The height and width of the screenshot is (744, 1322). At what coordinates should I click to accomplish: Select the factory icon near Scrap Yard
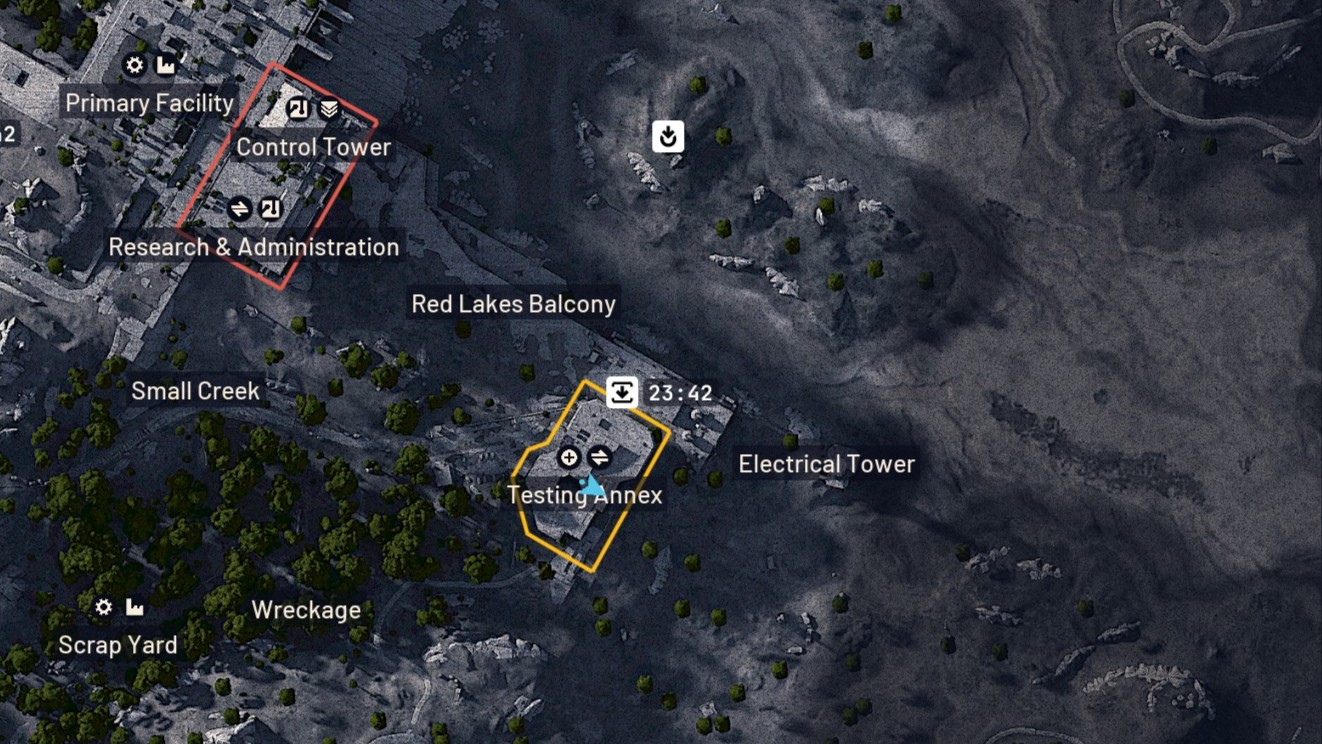(x=134, y=607)
